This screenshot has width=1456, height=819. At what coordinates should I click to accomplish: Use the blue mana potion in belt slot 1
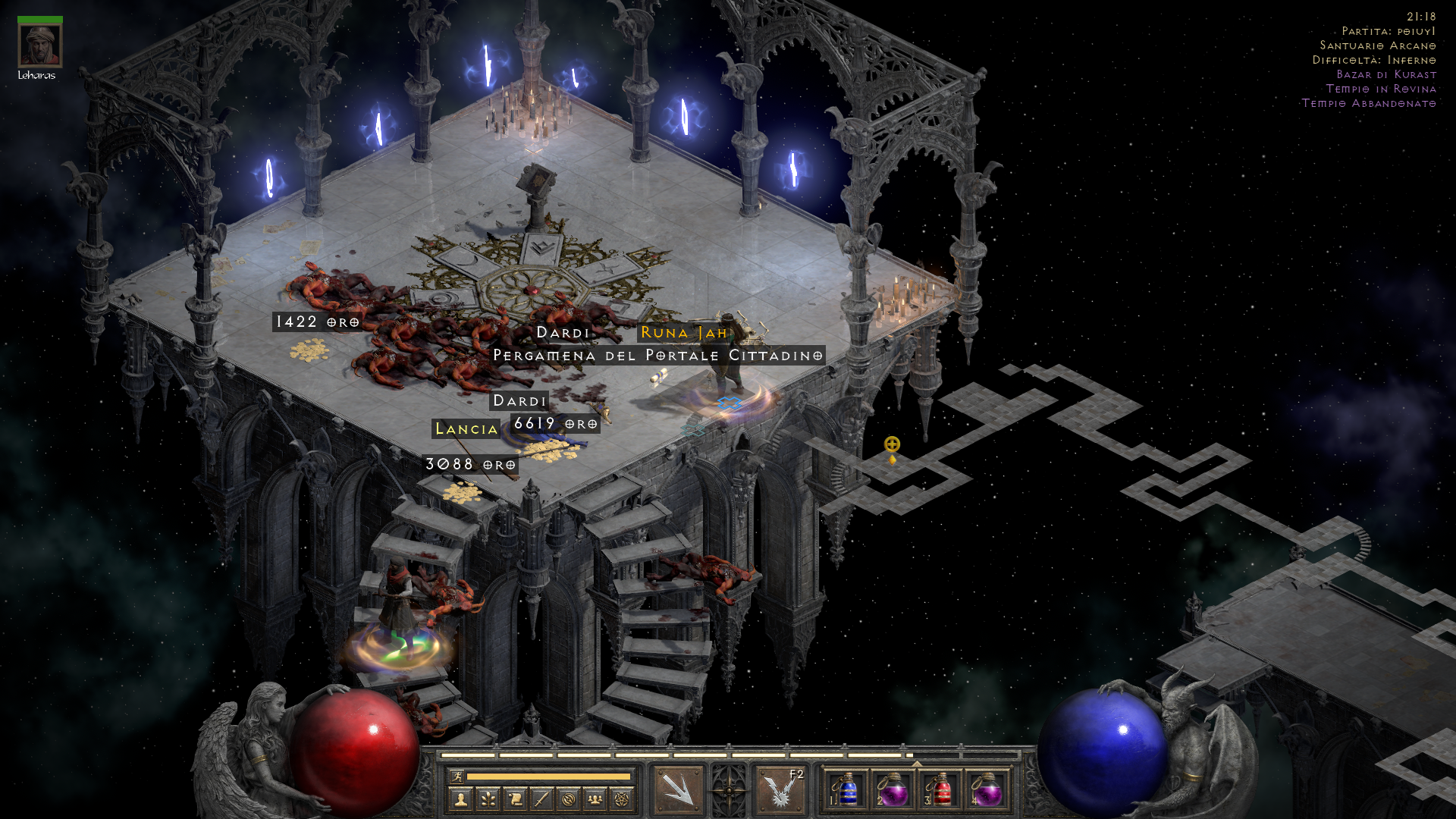click(848, 790)
